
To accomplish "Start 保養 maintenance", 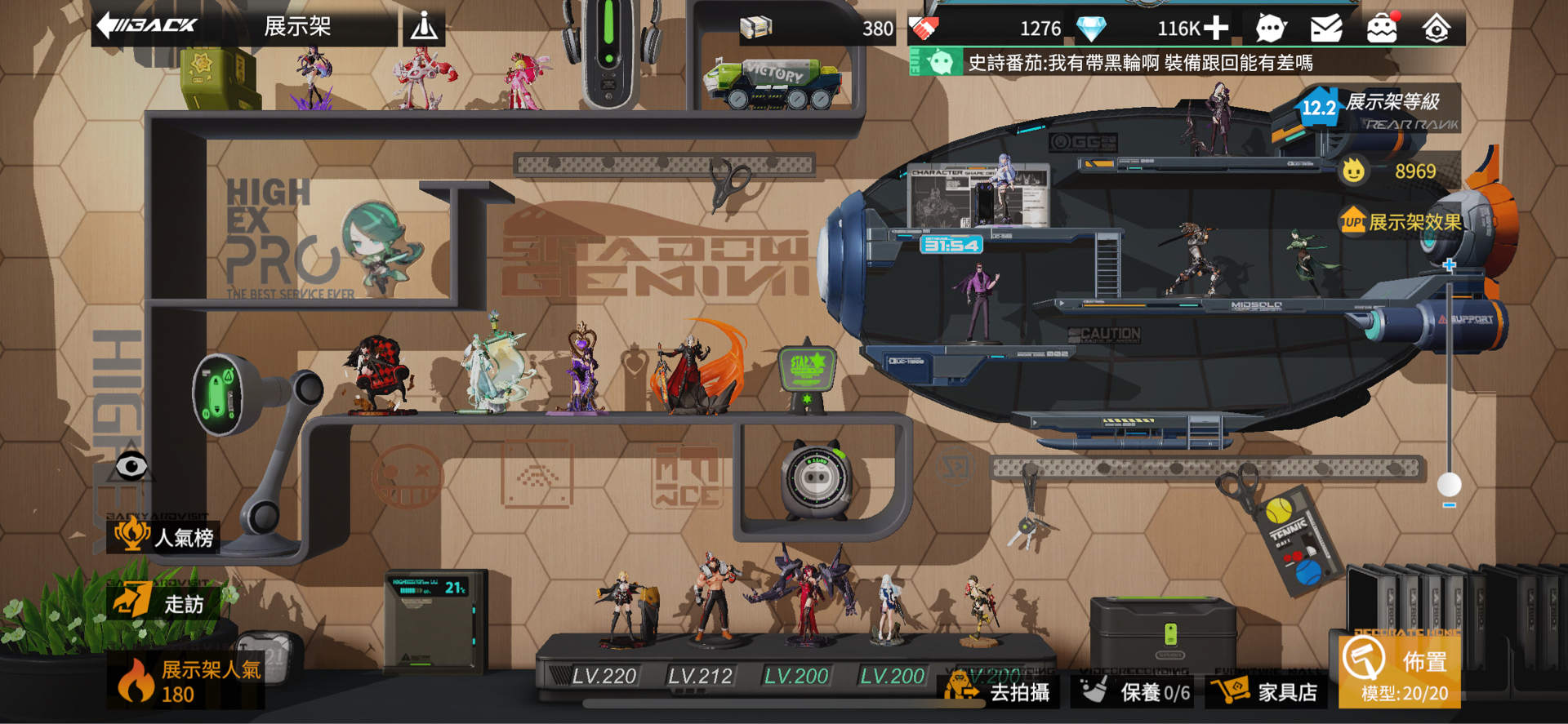I will (x=1136, y=692).
